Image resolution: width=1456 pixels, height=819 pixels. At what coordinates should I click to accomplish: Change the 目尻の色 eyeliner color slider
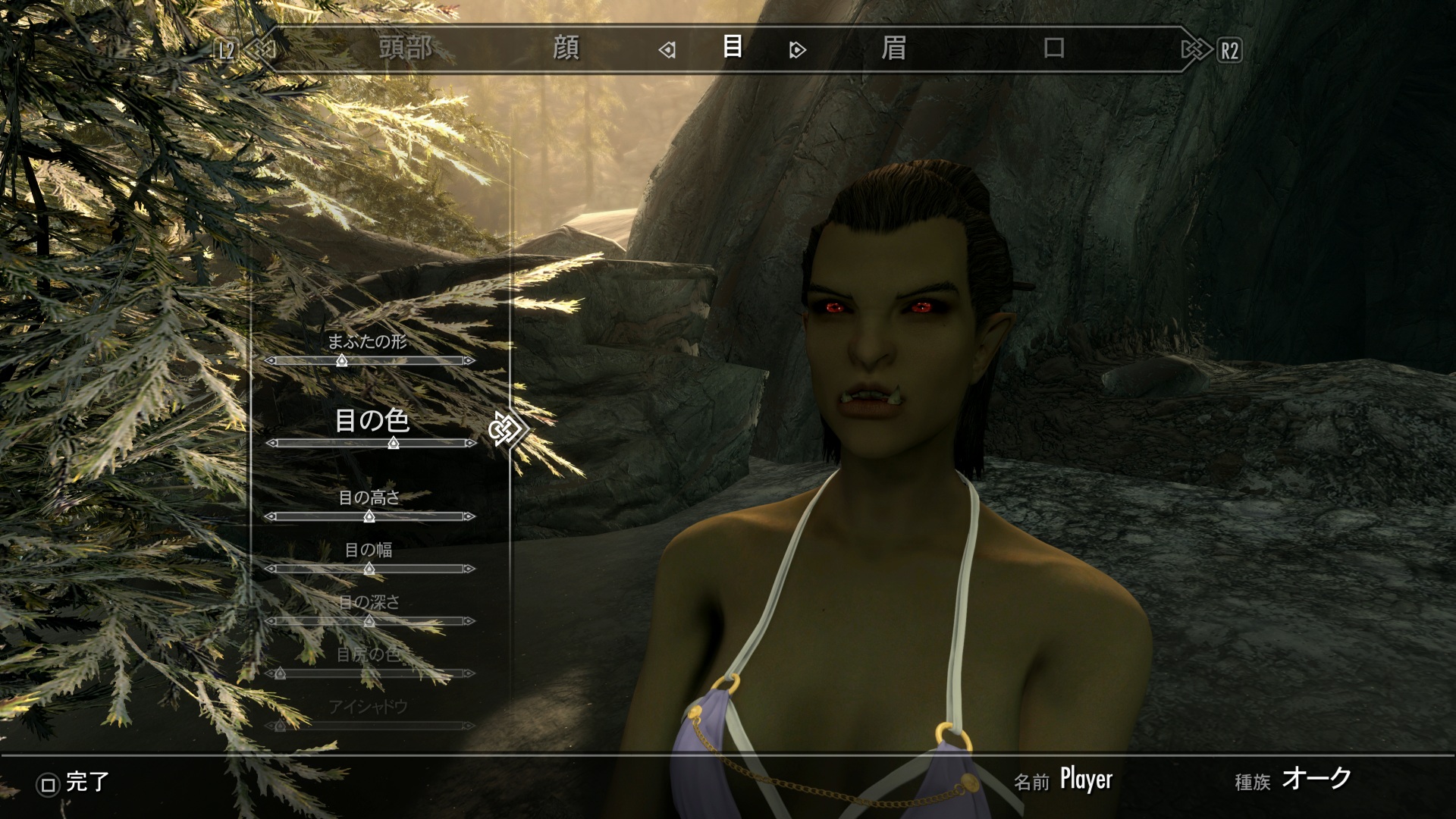click(x=280, y=673)
